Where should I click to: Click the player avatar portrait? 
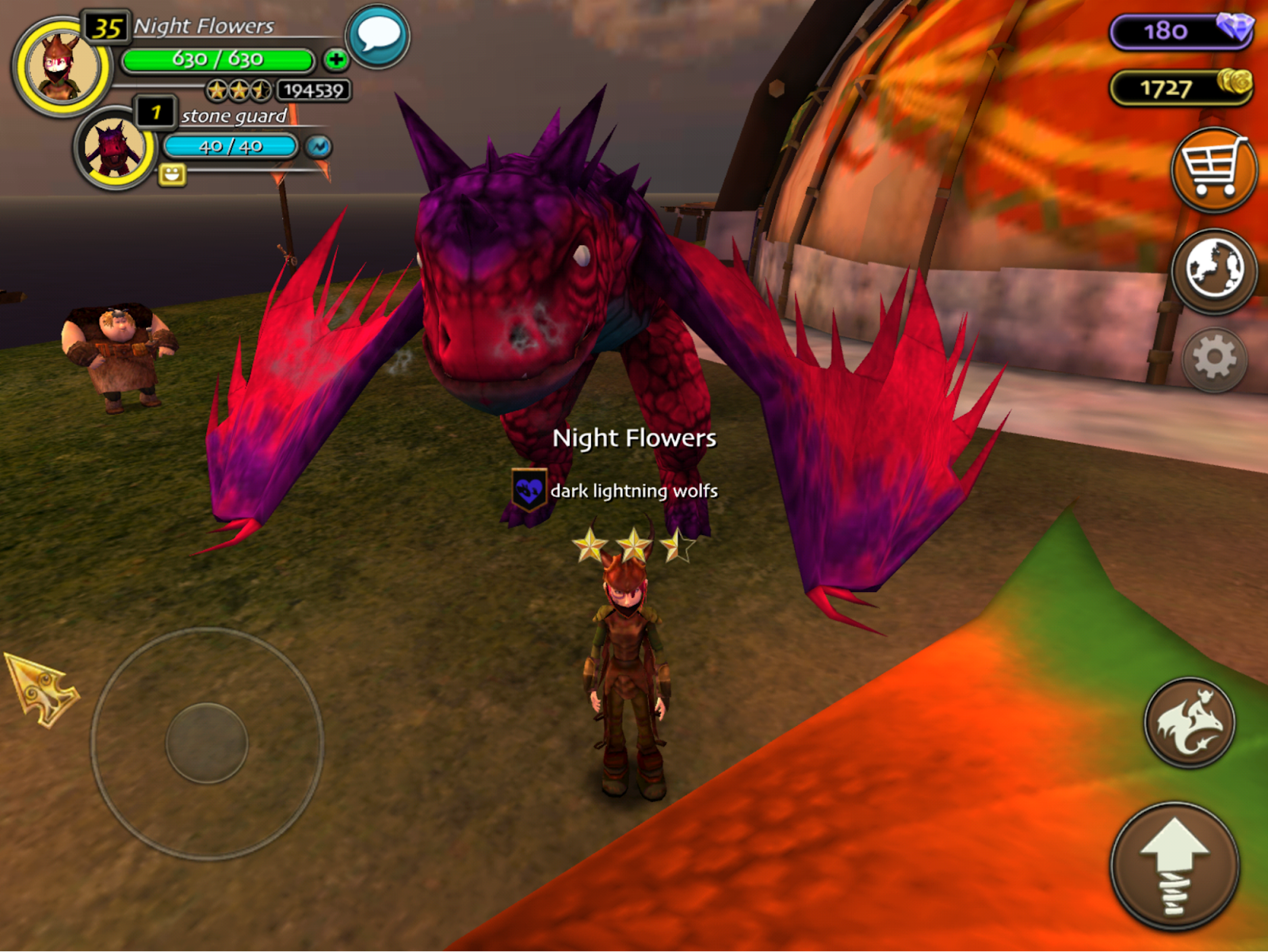tap(62, 67)
